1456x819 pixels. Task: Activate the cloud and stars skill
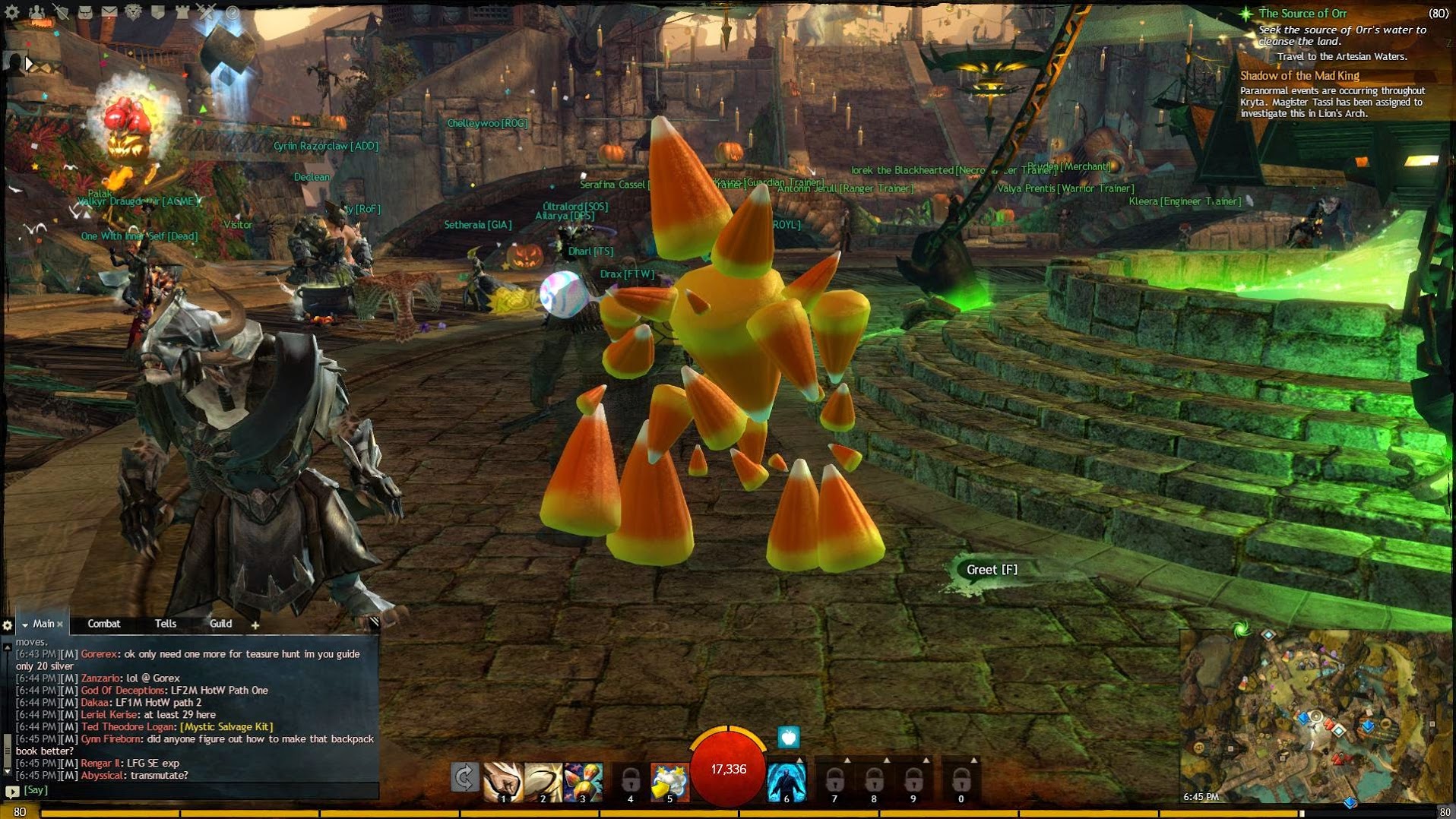(x=669, y=781)
